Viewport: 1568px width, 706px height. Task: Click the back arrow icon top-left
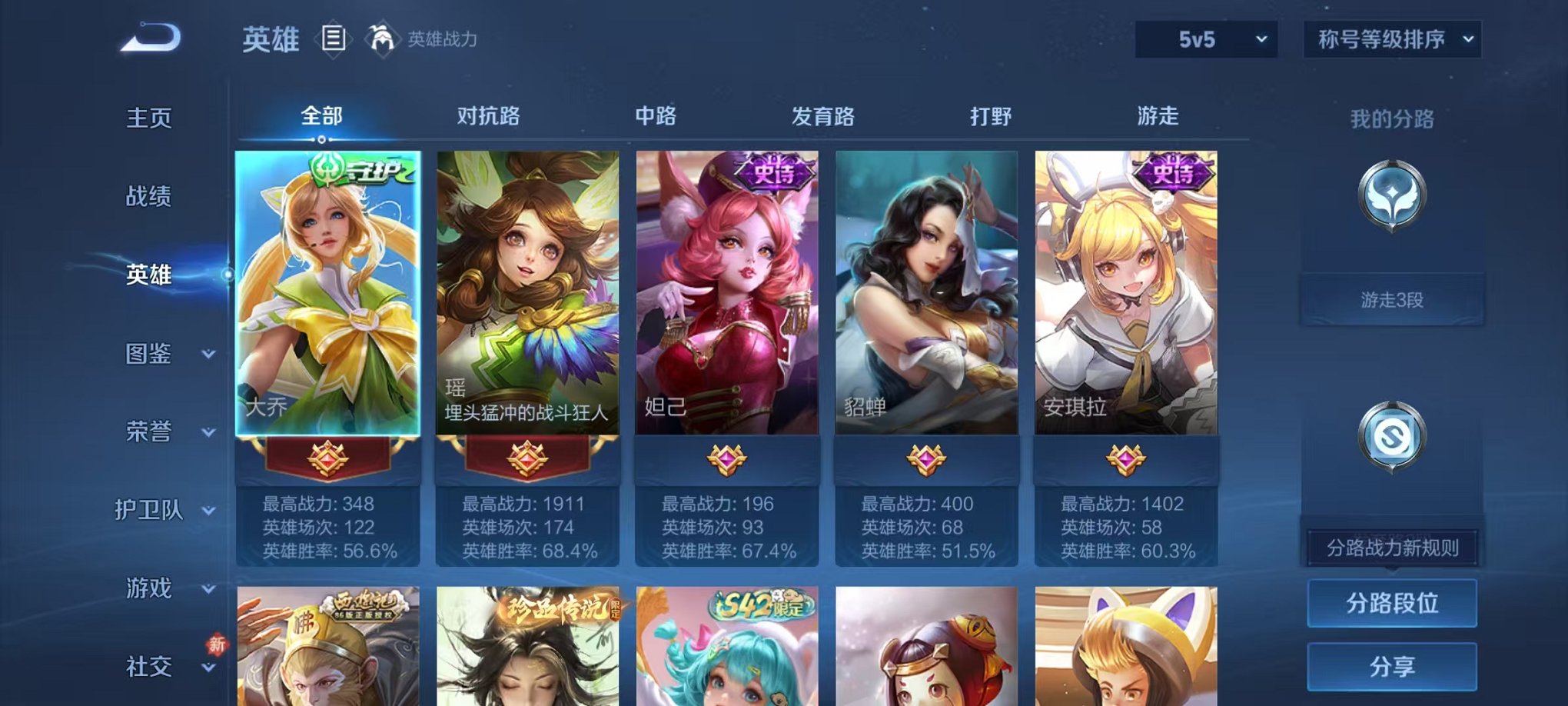pyautogui.click(x=151, y=36)
